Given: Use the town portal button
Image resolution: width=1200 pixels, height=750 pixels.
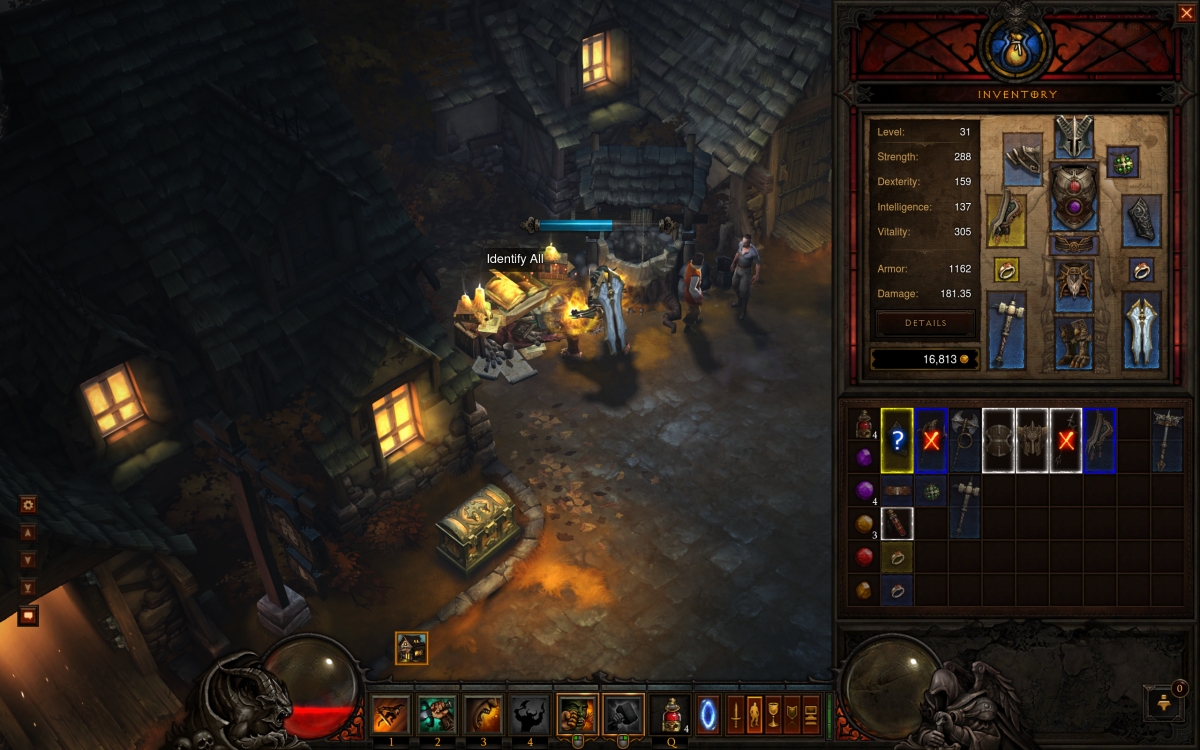Looking at the screenshot, I should (x=707, y=716).
